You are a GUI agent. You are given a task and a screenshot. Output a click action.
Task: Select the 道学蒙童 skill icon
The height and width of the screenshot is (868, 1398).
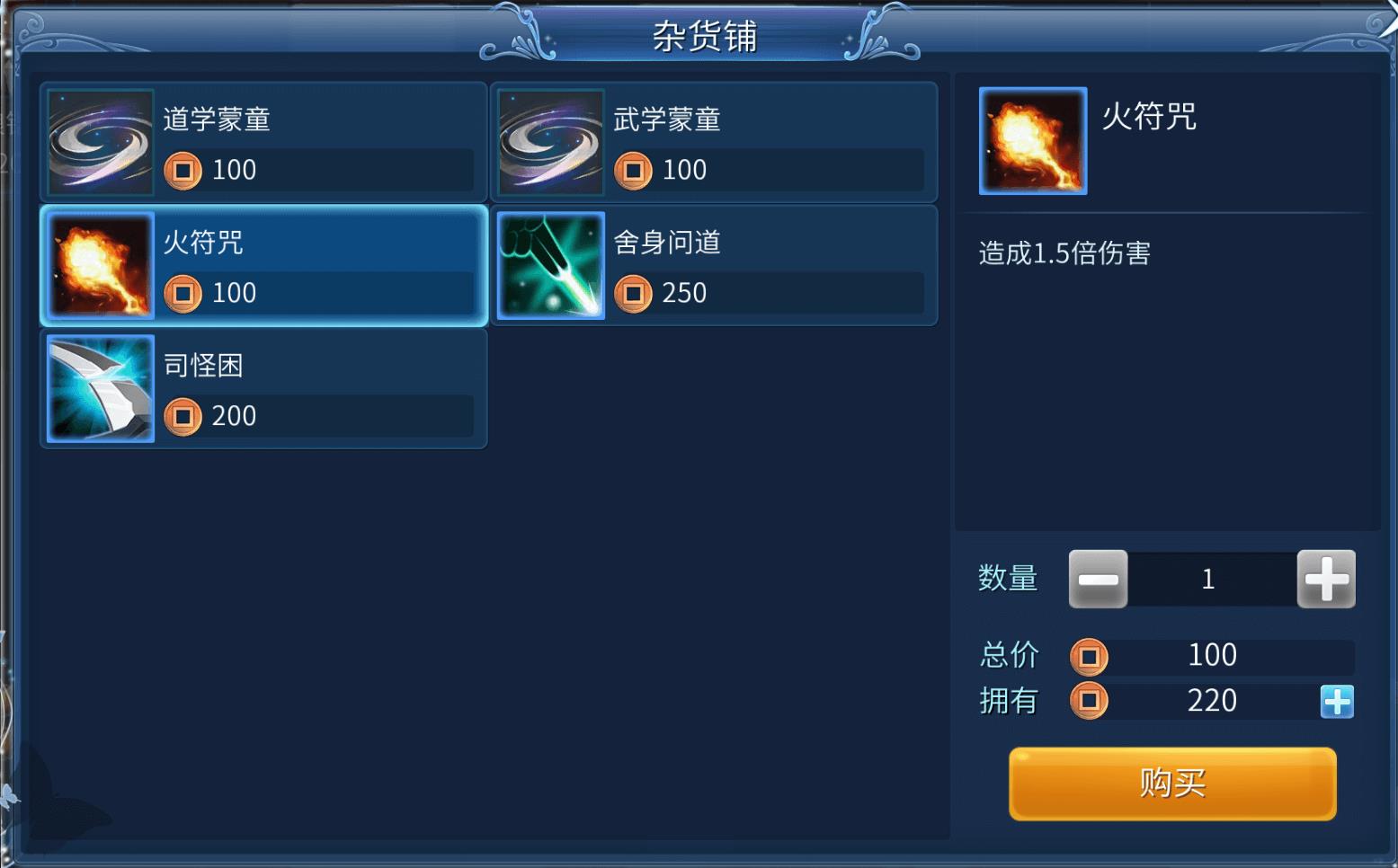(99, 141)
